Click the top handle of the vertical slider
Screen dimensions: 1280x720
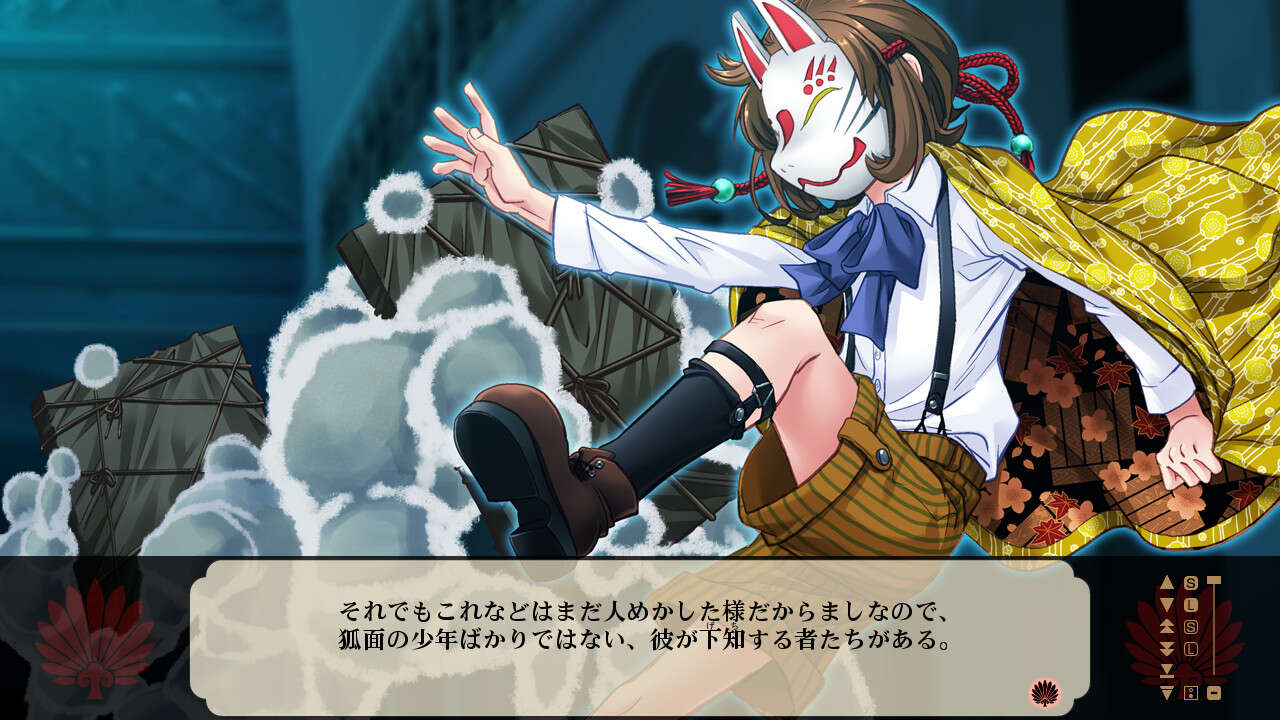pyautogui.click(x=1212, y=580)
